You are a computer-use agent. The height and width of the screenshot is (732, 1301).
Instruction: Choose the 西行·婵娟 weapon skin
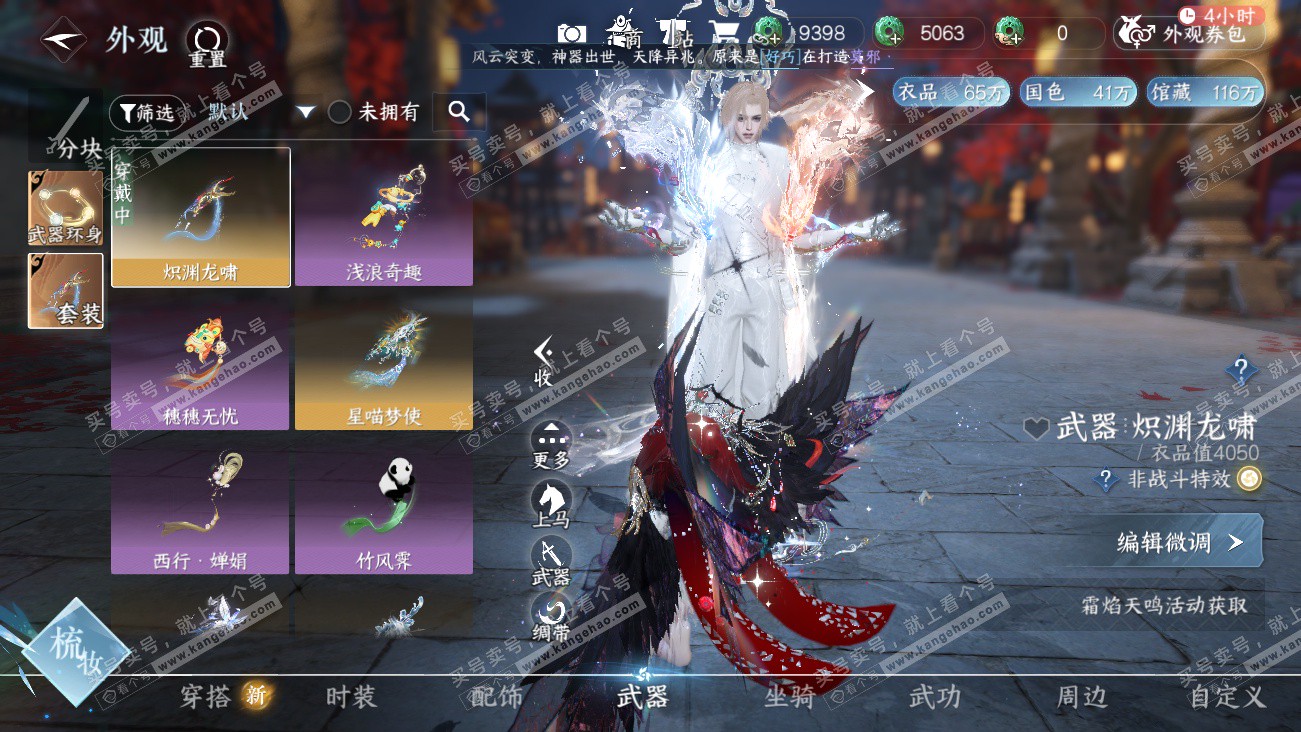coord(201,510)
